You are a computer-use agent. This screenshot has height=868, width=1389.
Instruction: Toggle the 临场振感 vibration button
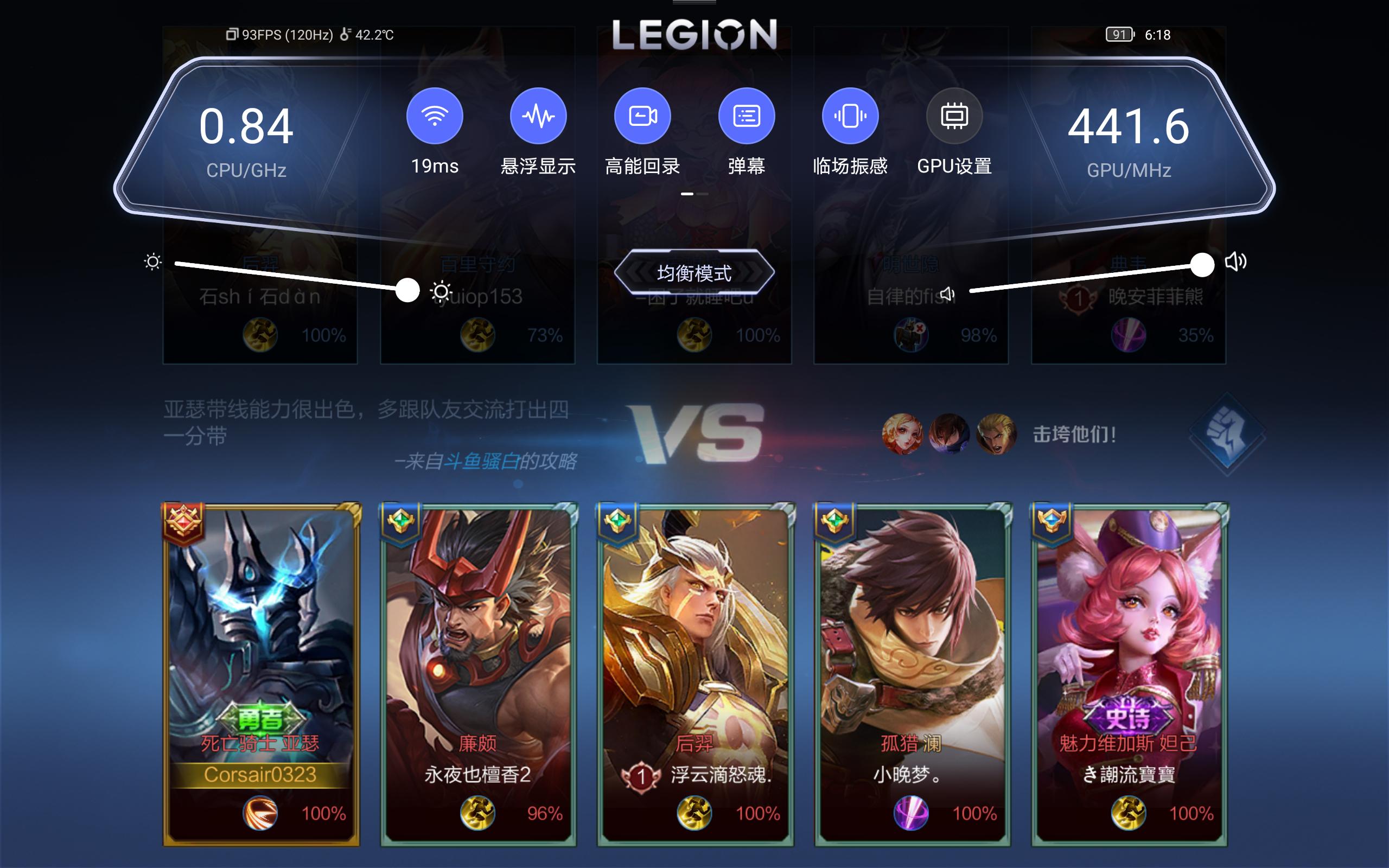850,116
